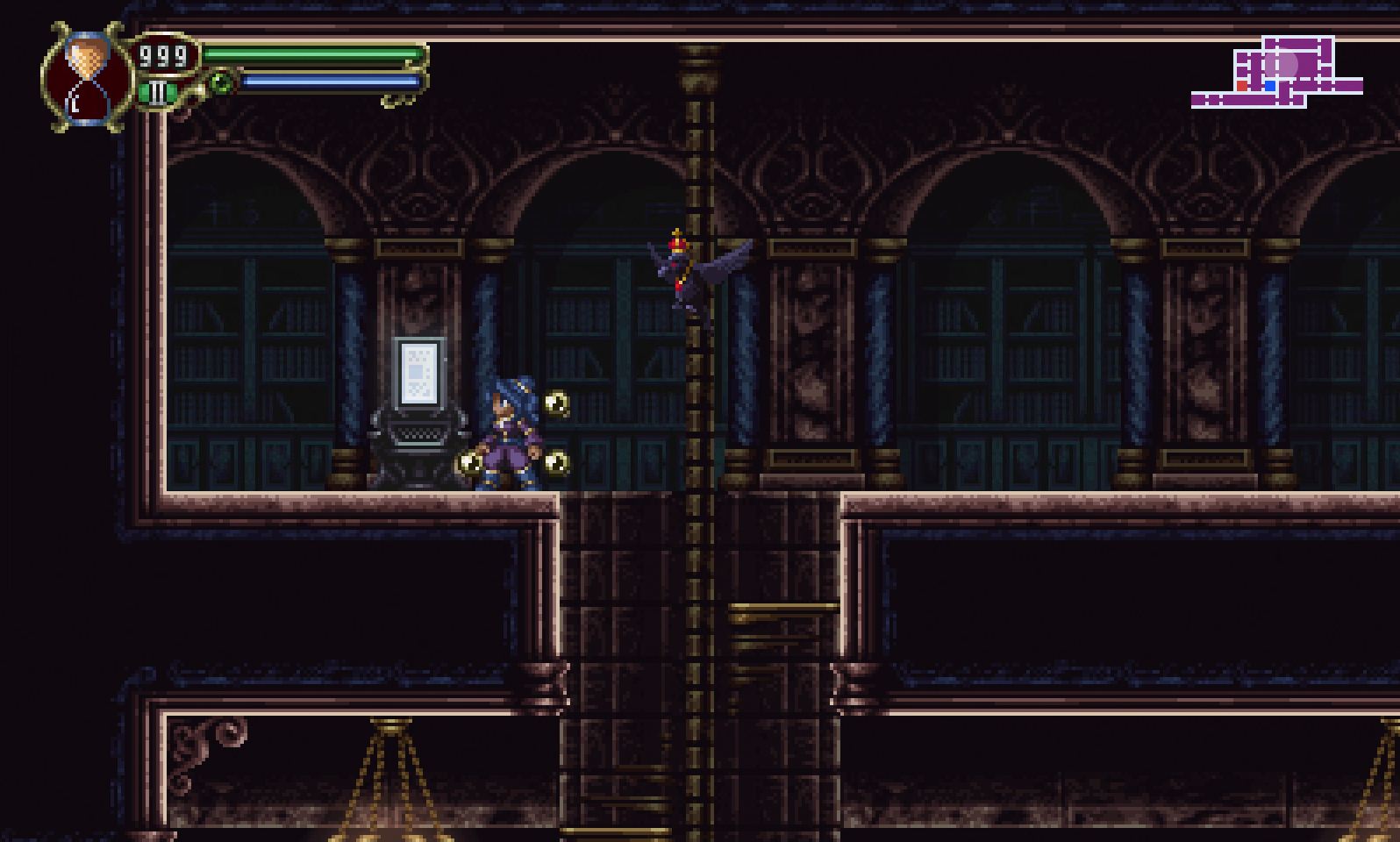Click the II sand-use indicator
Viewport: 1400px width, 842px height.
click(x=156, y=93)
